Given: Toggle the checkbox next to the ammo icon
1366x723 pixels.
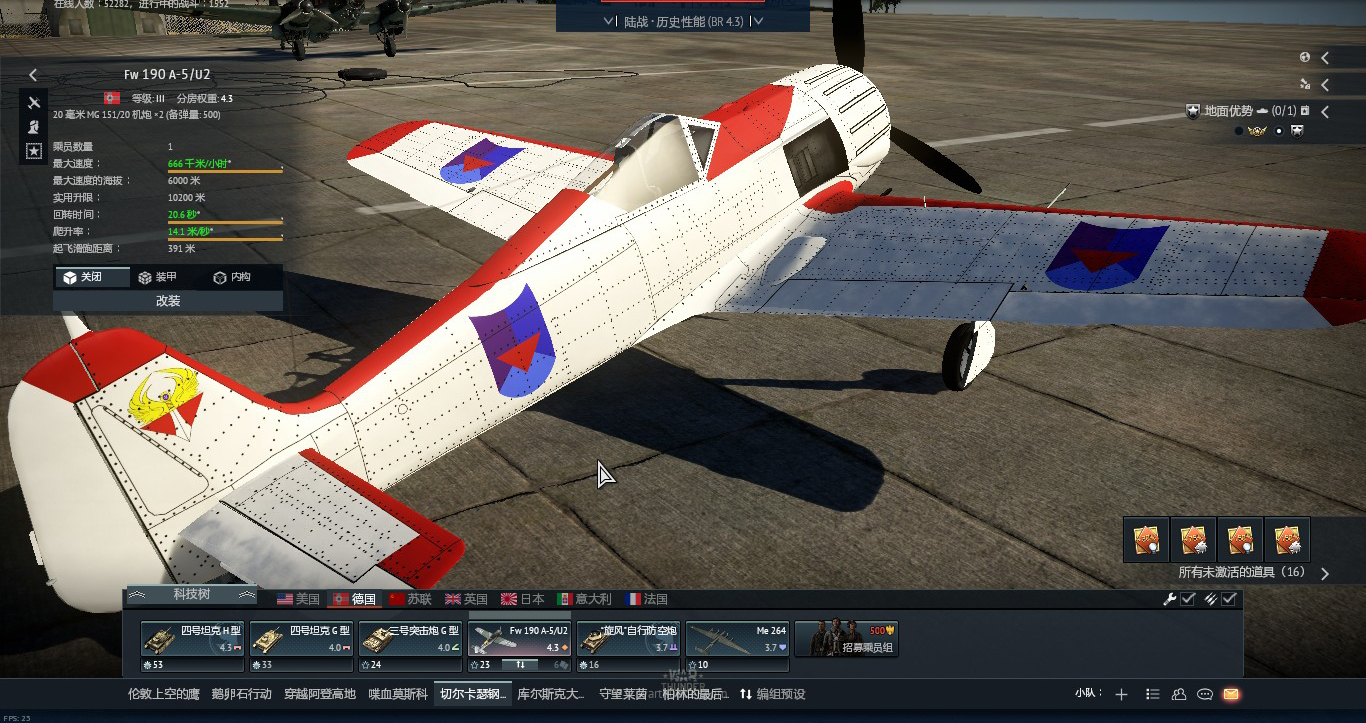Looking at the screenshot, I should pos(1228,599).
